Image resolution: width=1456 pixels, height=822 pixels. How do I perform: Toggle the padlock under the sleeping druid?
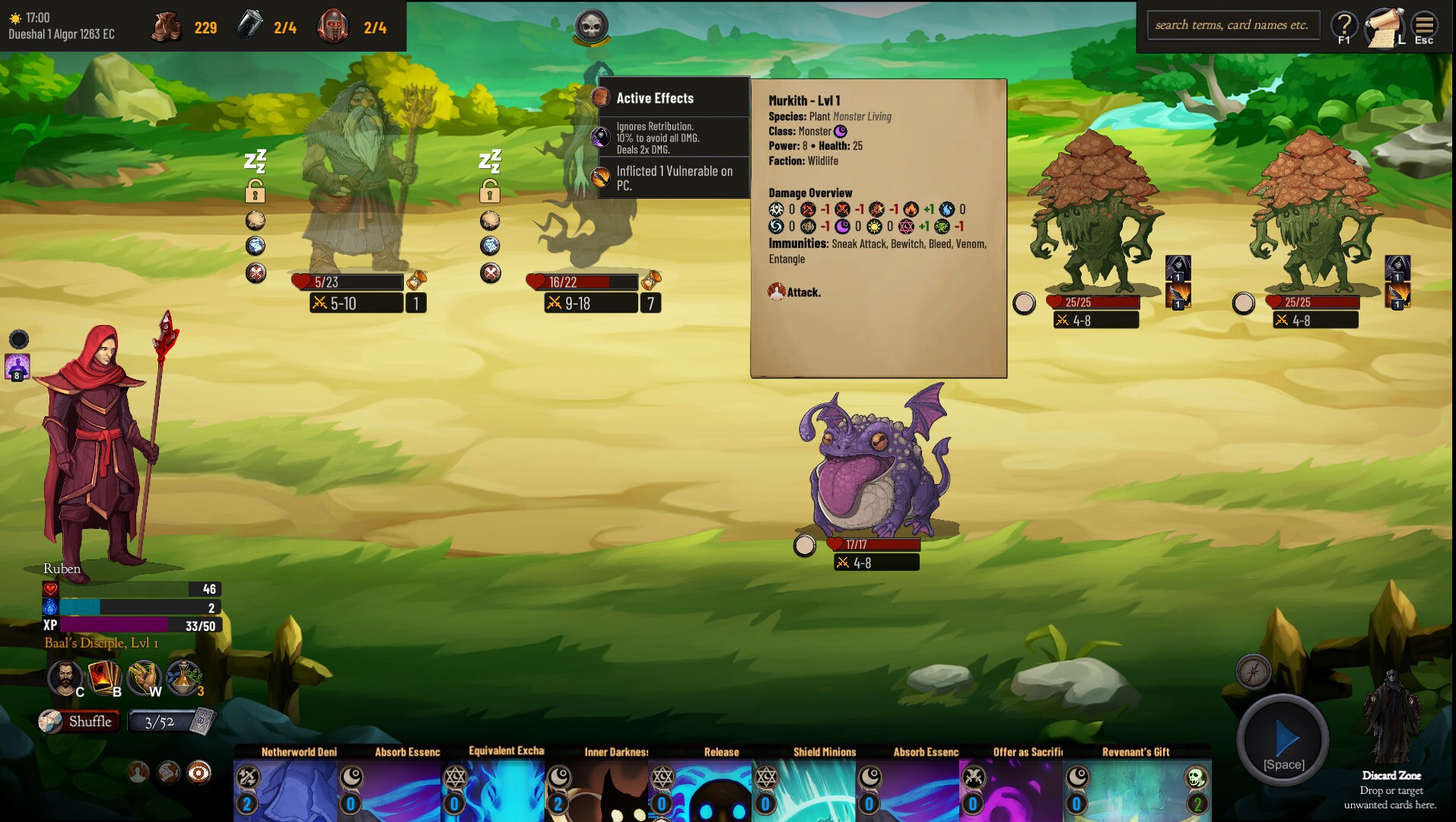(256, 193)
